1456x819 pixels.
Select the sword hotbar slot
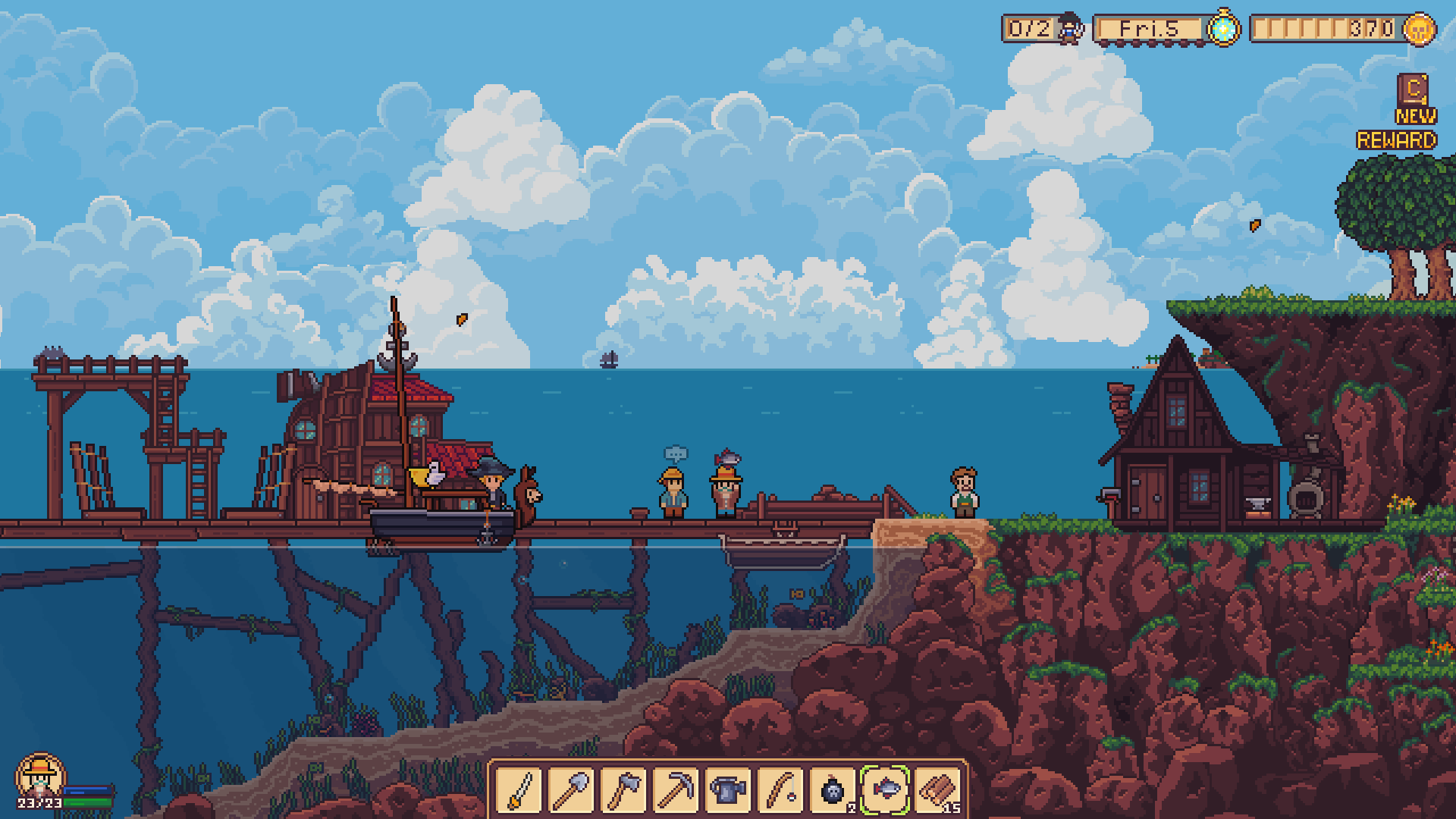(x=519, y=790)
